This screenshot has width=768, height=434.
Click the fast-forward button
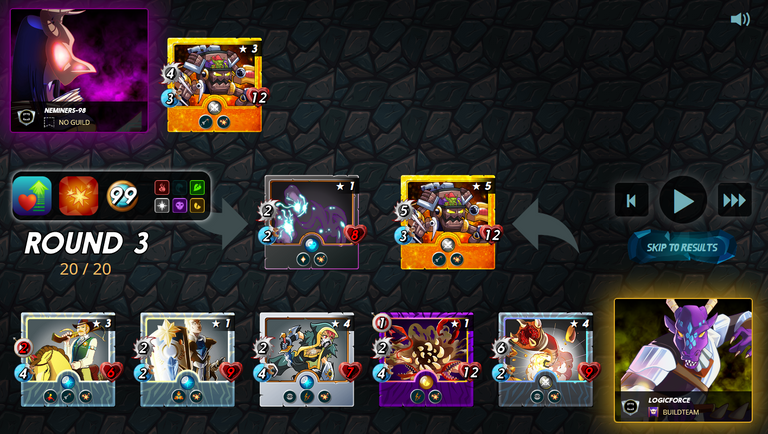click(735, 201)
